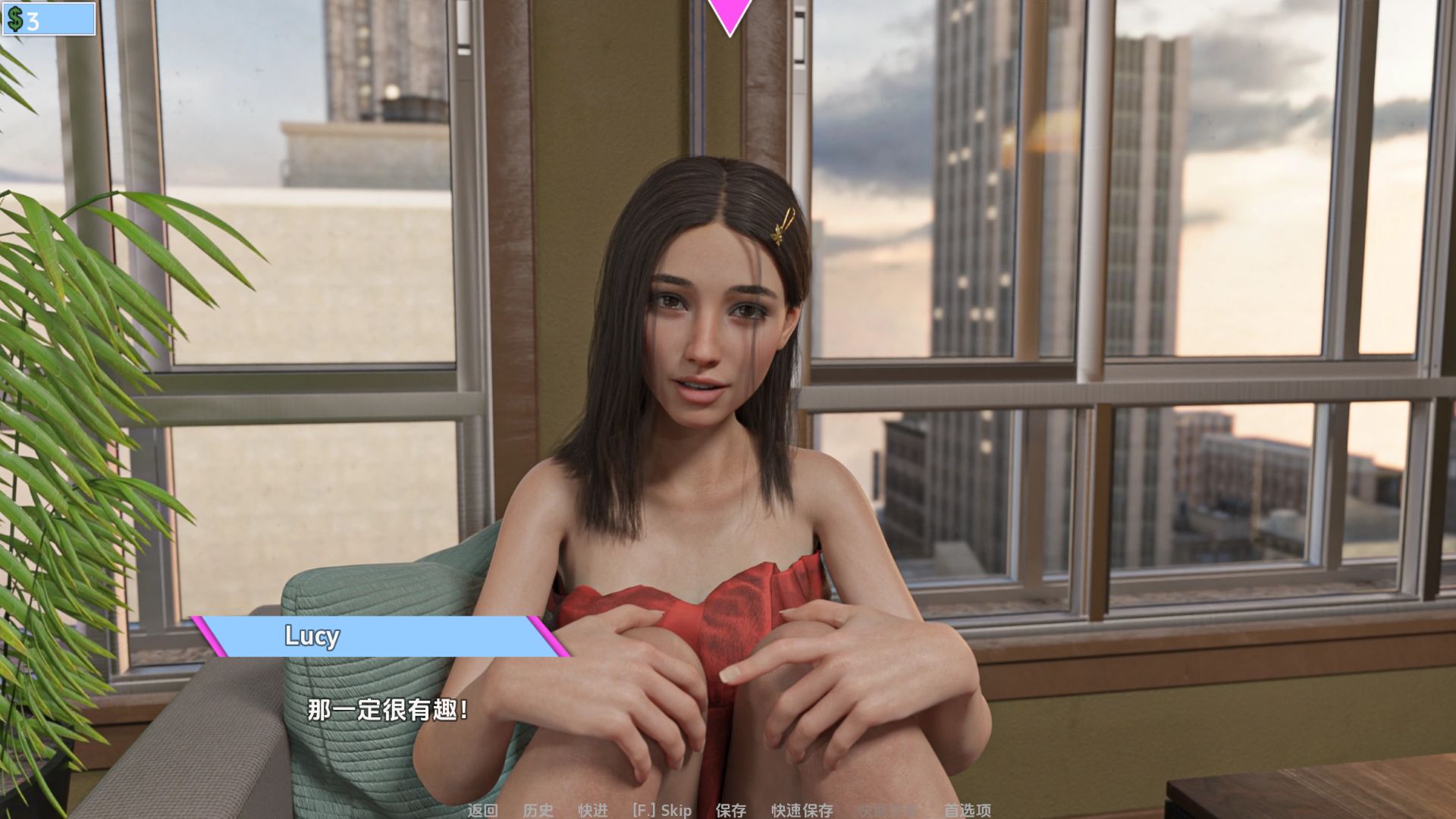Open the 保存 (Save) screen
1456x819 pixels.
731,810
